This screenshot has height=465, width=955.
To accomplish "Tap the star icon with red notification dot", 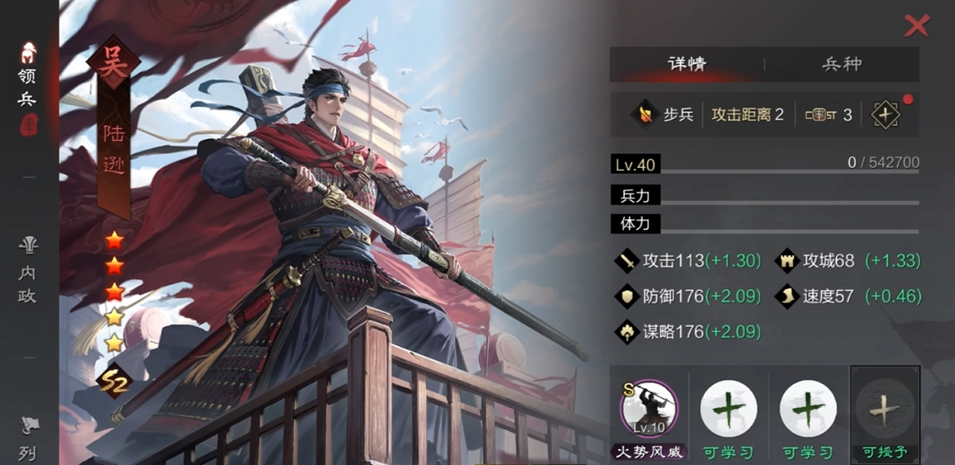I will tap(885, 114).
